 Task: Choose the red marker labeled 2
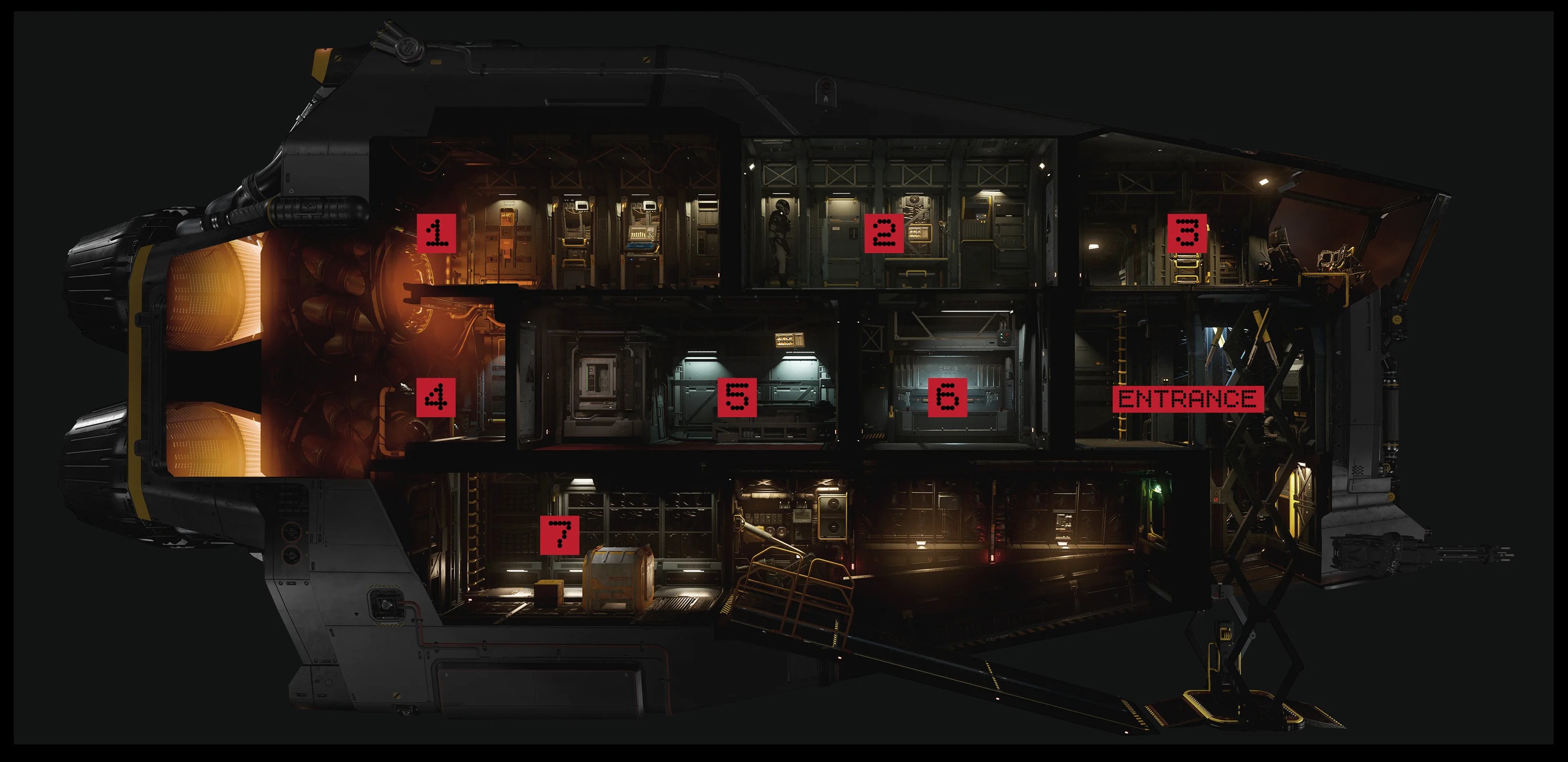point(884,233)
